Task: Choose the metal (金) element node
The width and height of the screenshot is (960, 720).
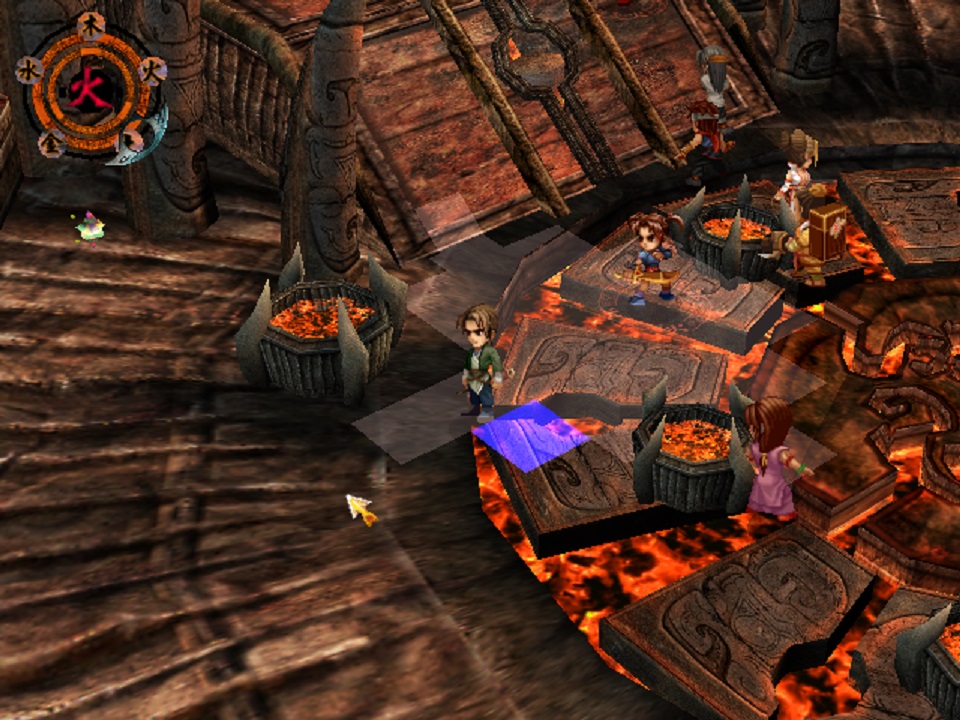Action: tap(50, 143)
